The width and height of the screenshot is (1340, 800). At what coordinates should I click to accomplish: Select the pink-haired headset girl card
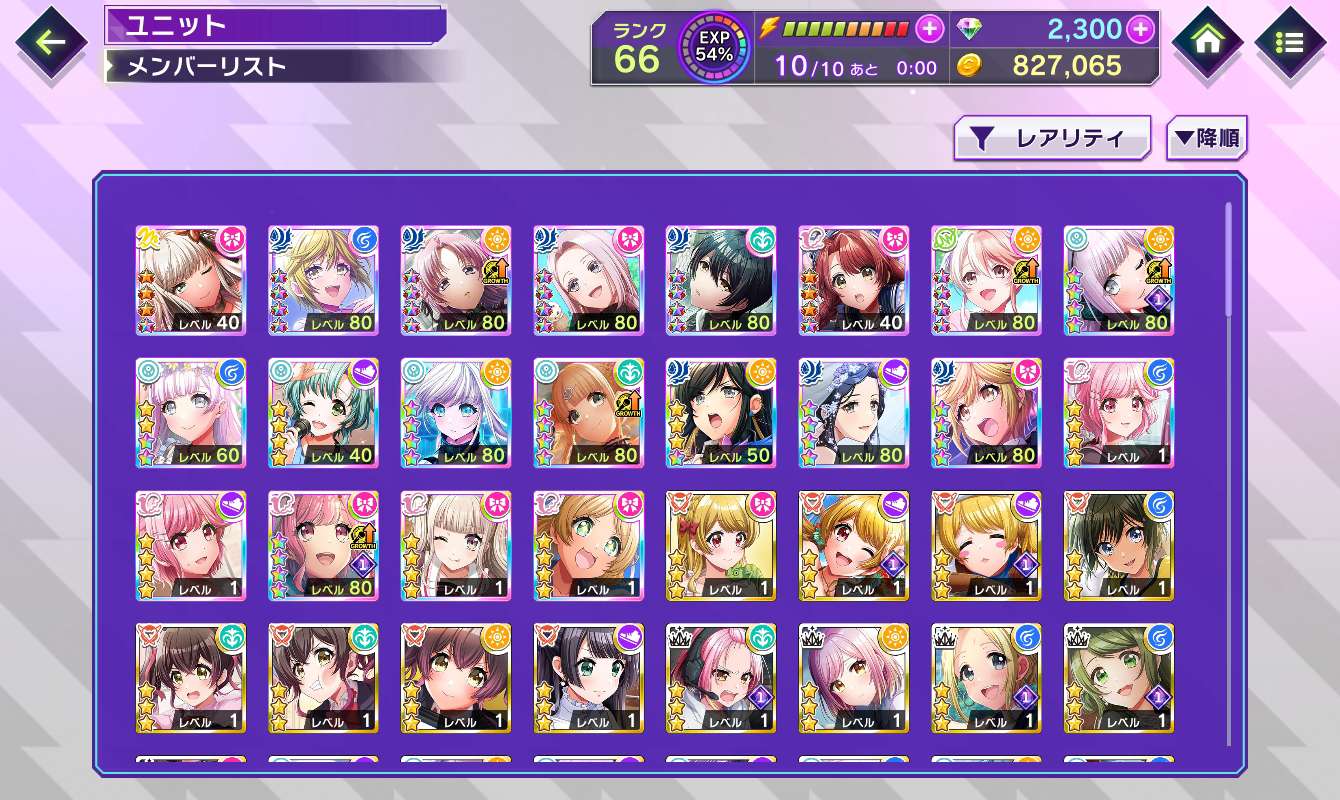(x=720, y=678)
